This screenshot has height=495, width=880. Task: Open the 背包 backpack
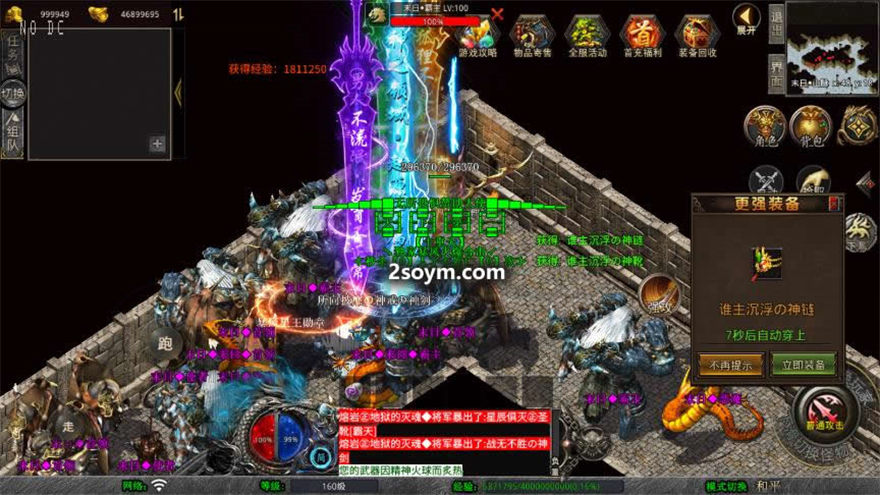[x=810, y=127]
